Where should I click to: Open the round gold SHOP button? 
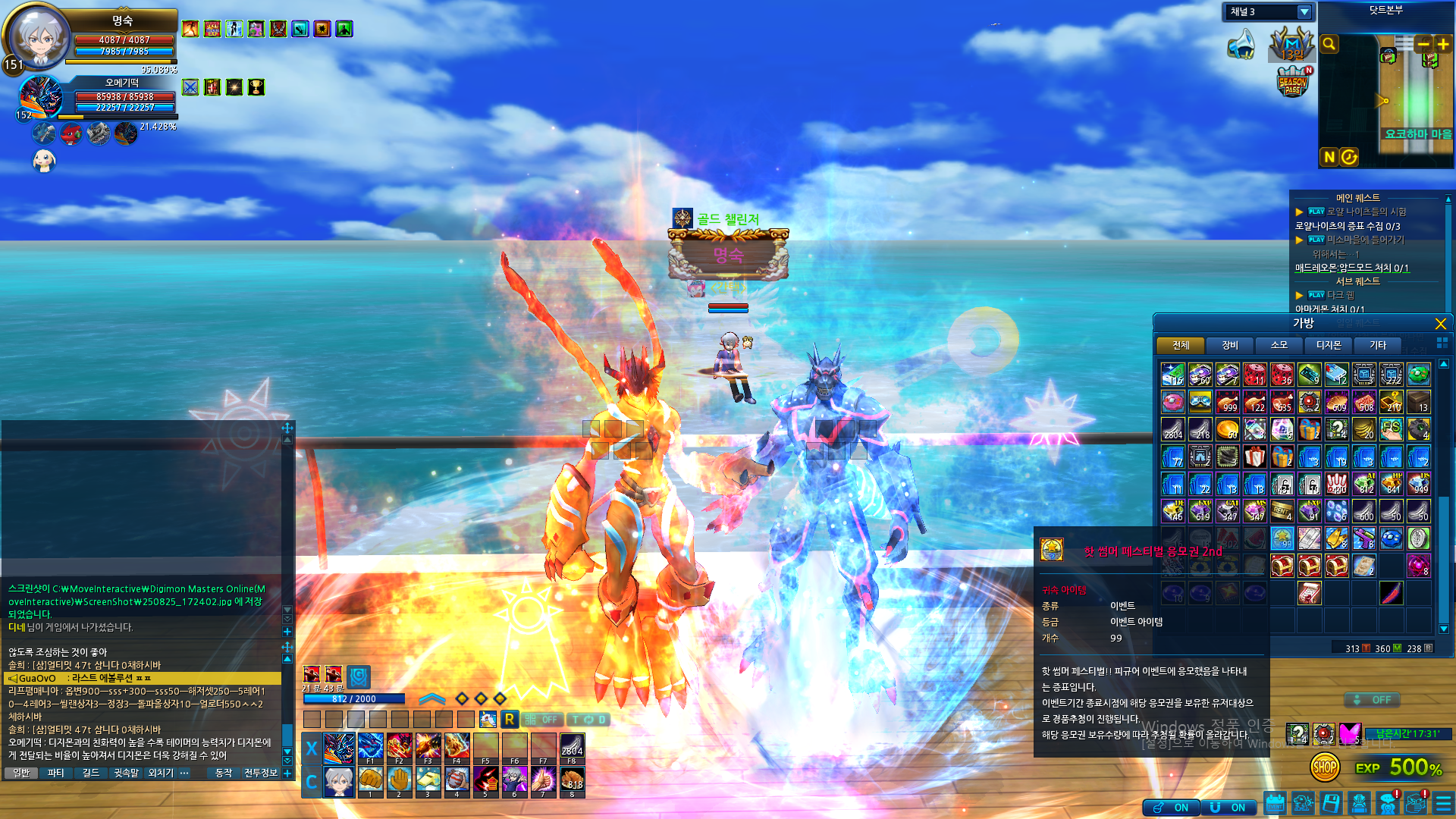tap(1324, 767)
